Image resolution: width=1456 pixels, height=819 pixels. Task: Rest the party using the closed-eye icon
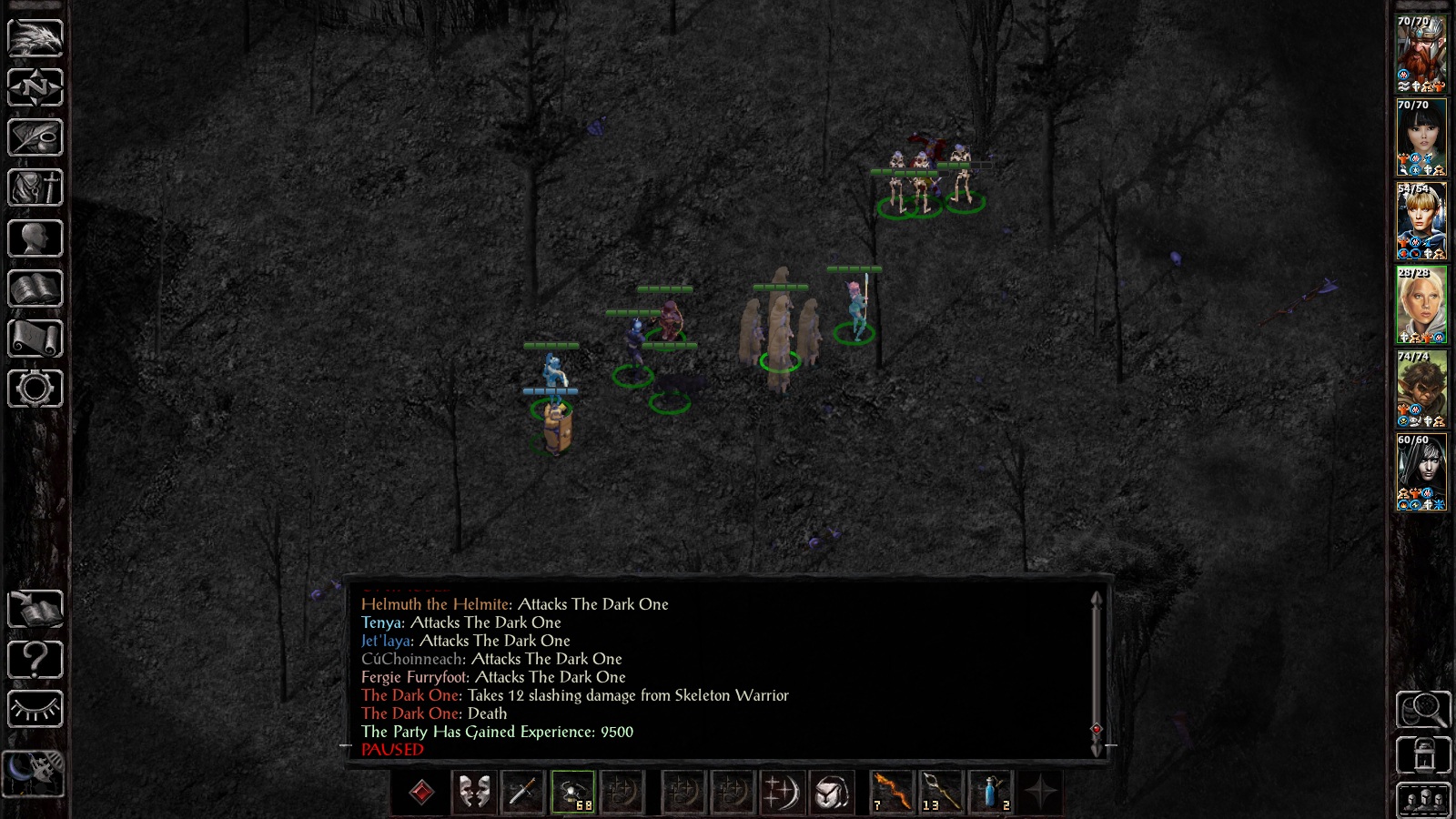34,710
